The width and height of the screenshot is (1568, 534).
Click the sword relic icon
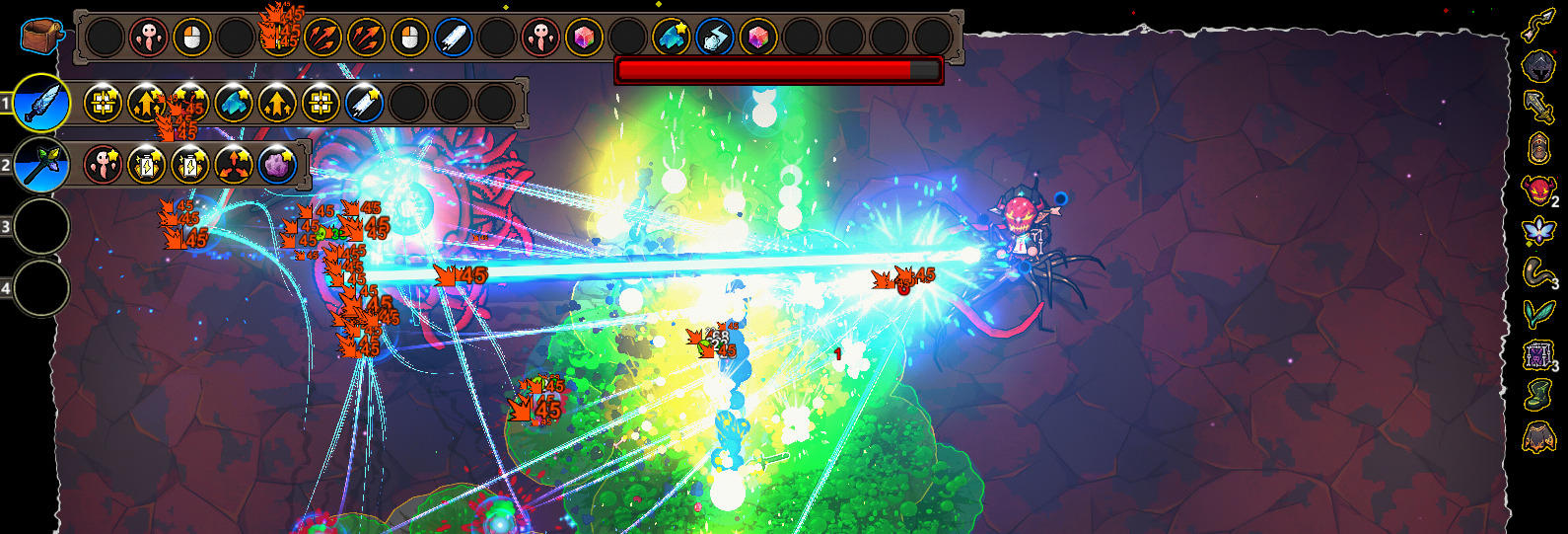point(1538,107)
